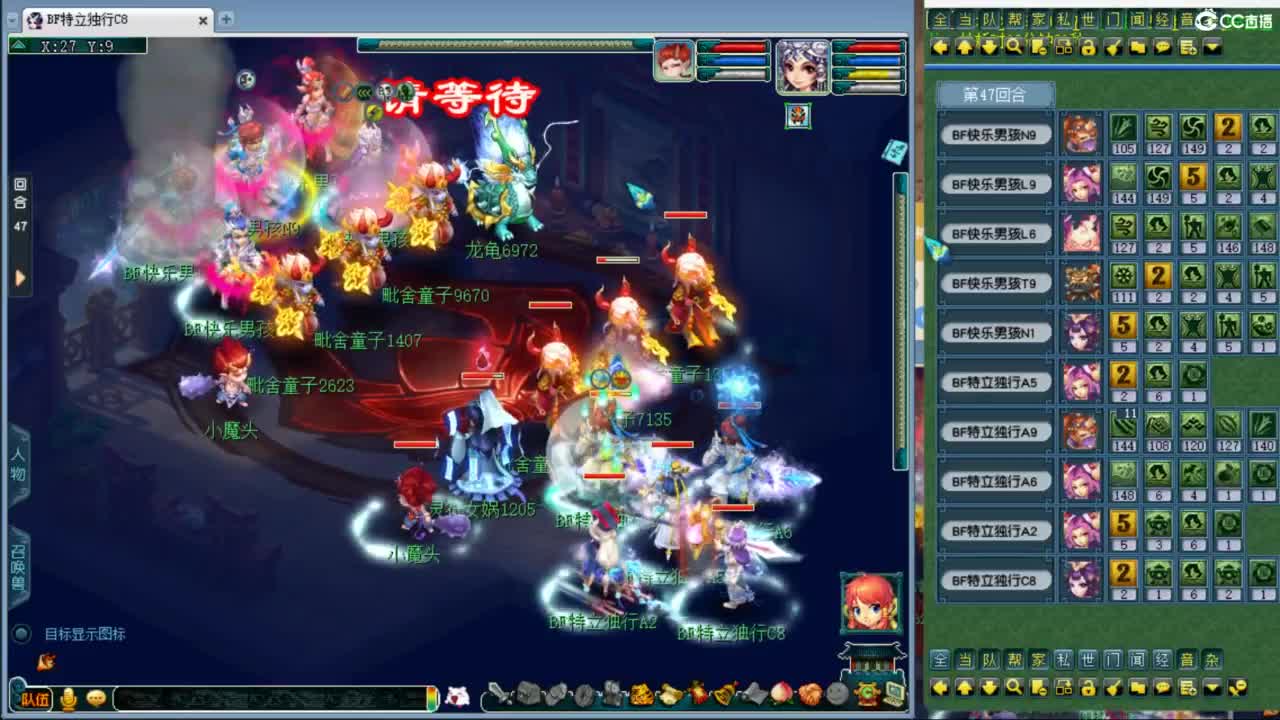Open chat search using the magnifier icon
Image resolution: width=1280 pixels, height=720 pixels.
click(x=1013, y=46)
